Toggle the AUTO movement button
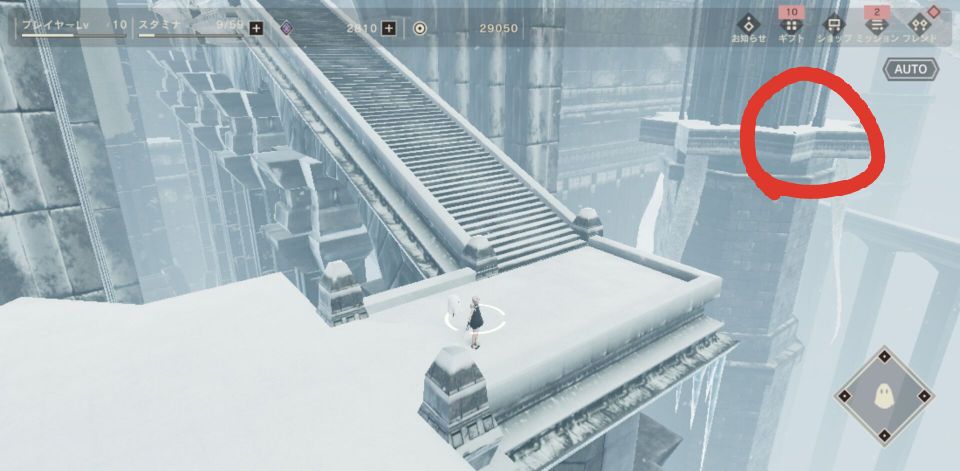The image size is (960, 471). [910, 69]
